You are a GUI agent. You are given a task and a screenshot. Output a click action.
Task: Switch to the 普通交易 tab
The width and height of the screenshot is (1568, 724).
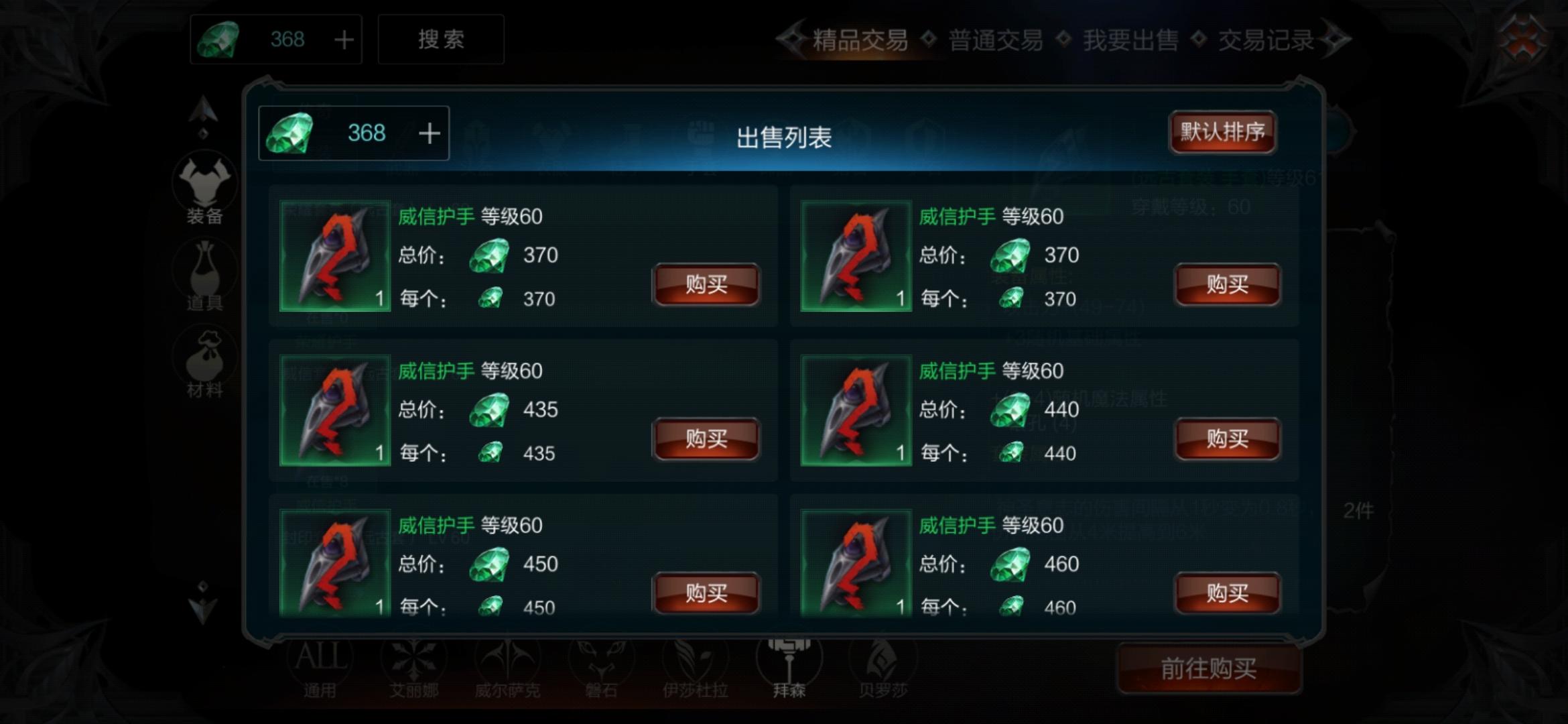coord(995,40)
